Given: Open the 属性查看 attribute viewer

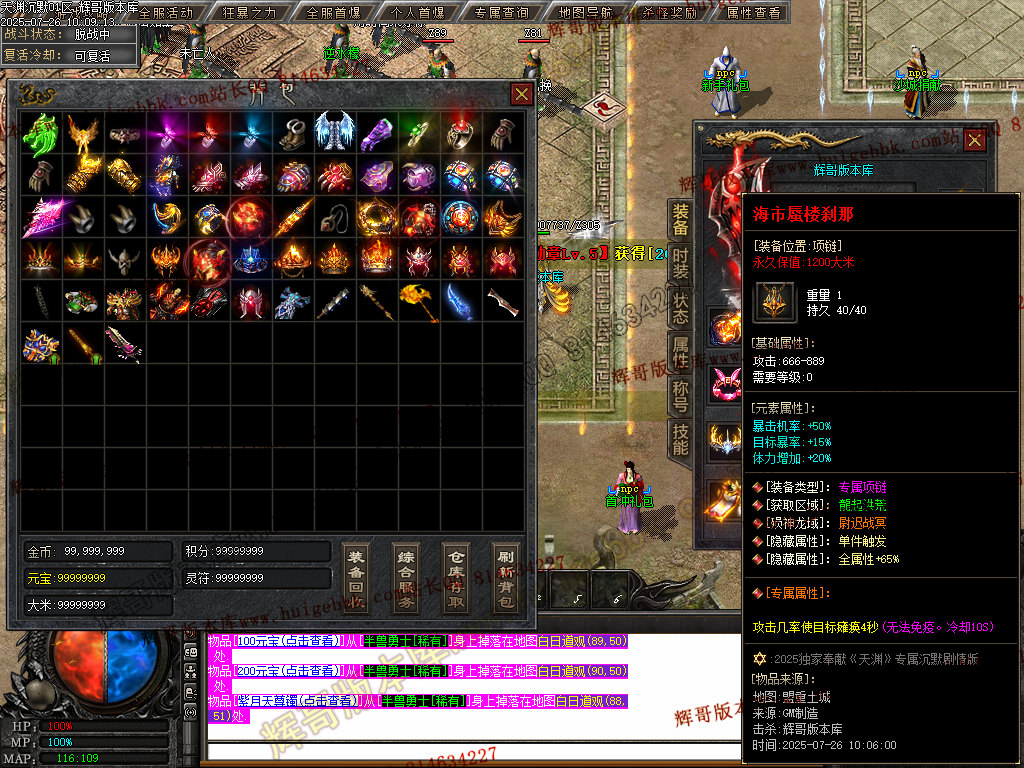Looking at the screenshot, I should coord(753,13).
